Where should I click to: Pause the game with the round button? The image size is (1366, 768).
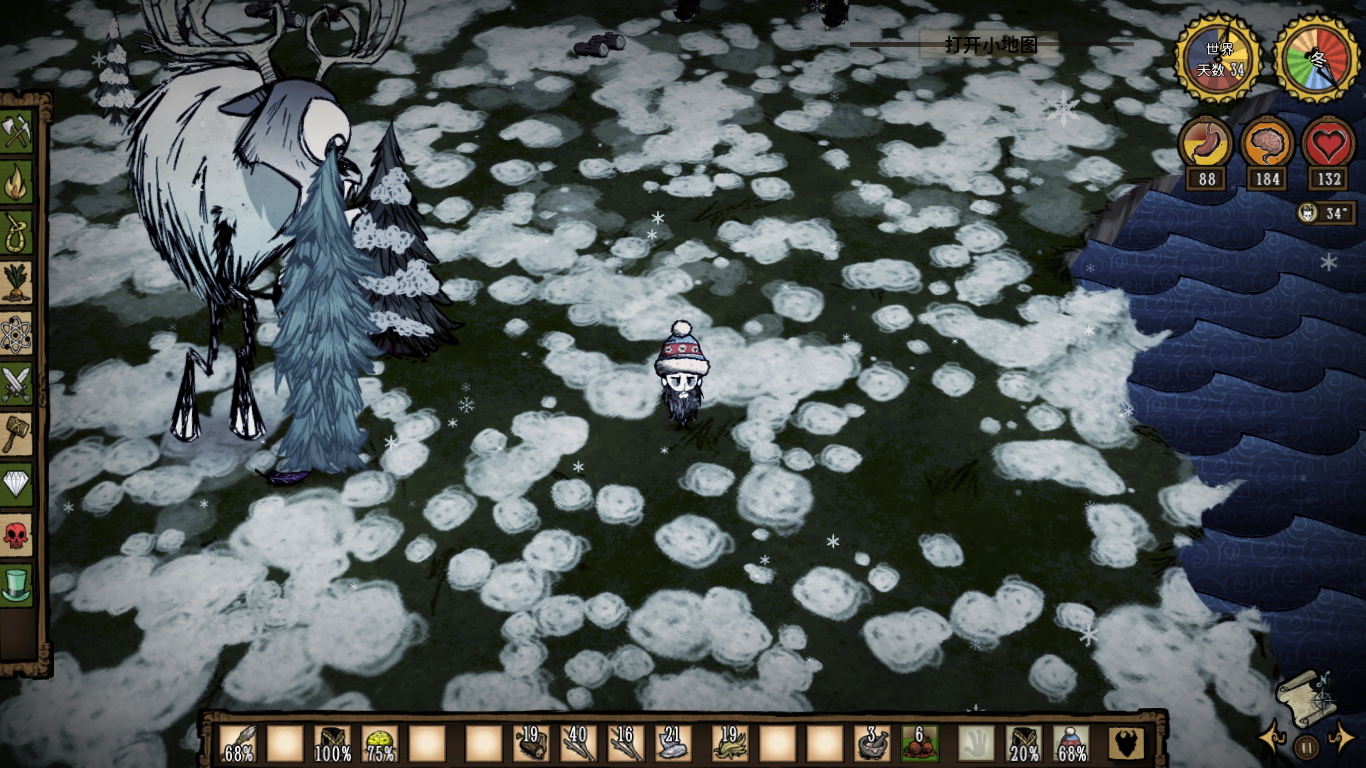(1306, 746)
